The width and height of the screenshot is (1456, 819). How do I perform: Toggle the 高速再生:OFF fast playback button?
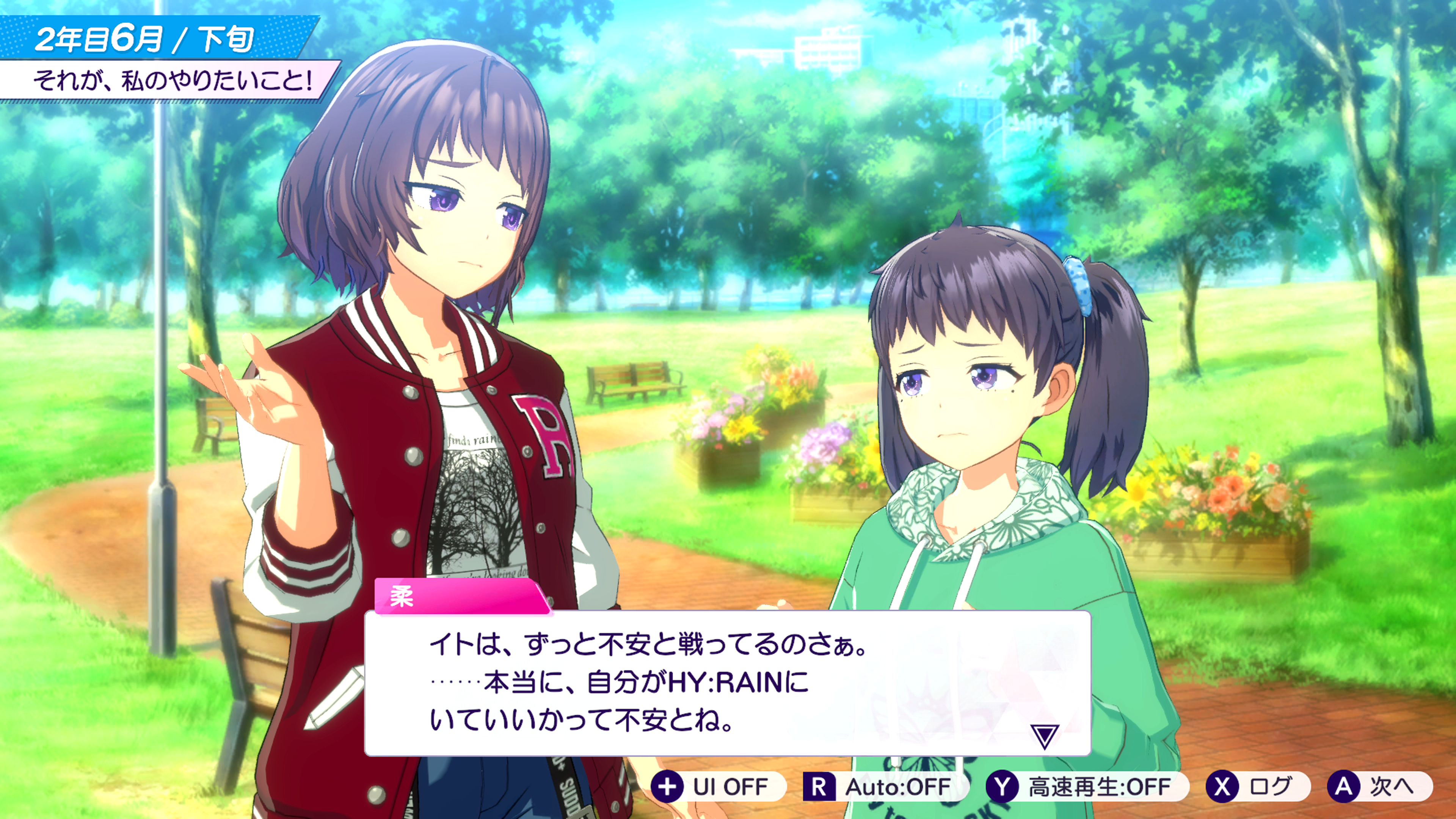[x=1086, y=786]
